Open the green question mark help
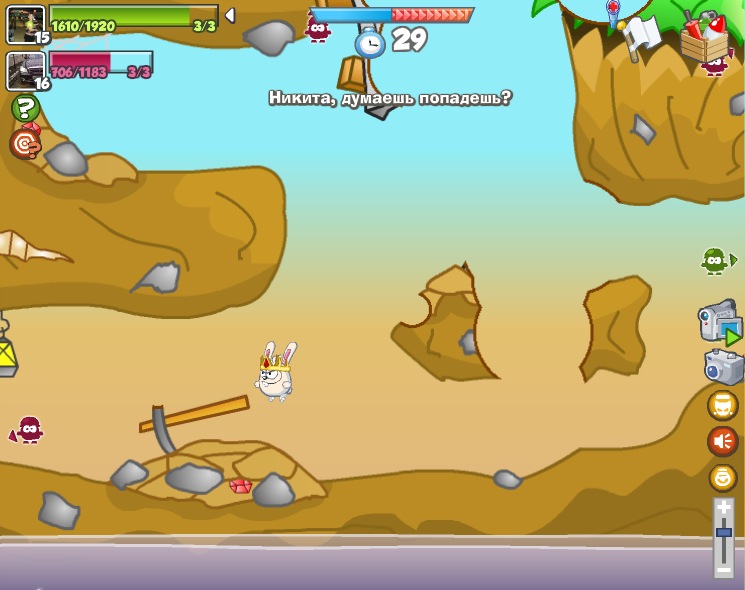This screenshot has height=590, width=745. pyautogui.click(x=25, y=108)
